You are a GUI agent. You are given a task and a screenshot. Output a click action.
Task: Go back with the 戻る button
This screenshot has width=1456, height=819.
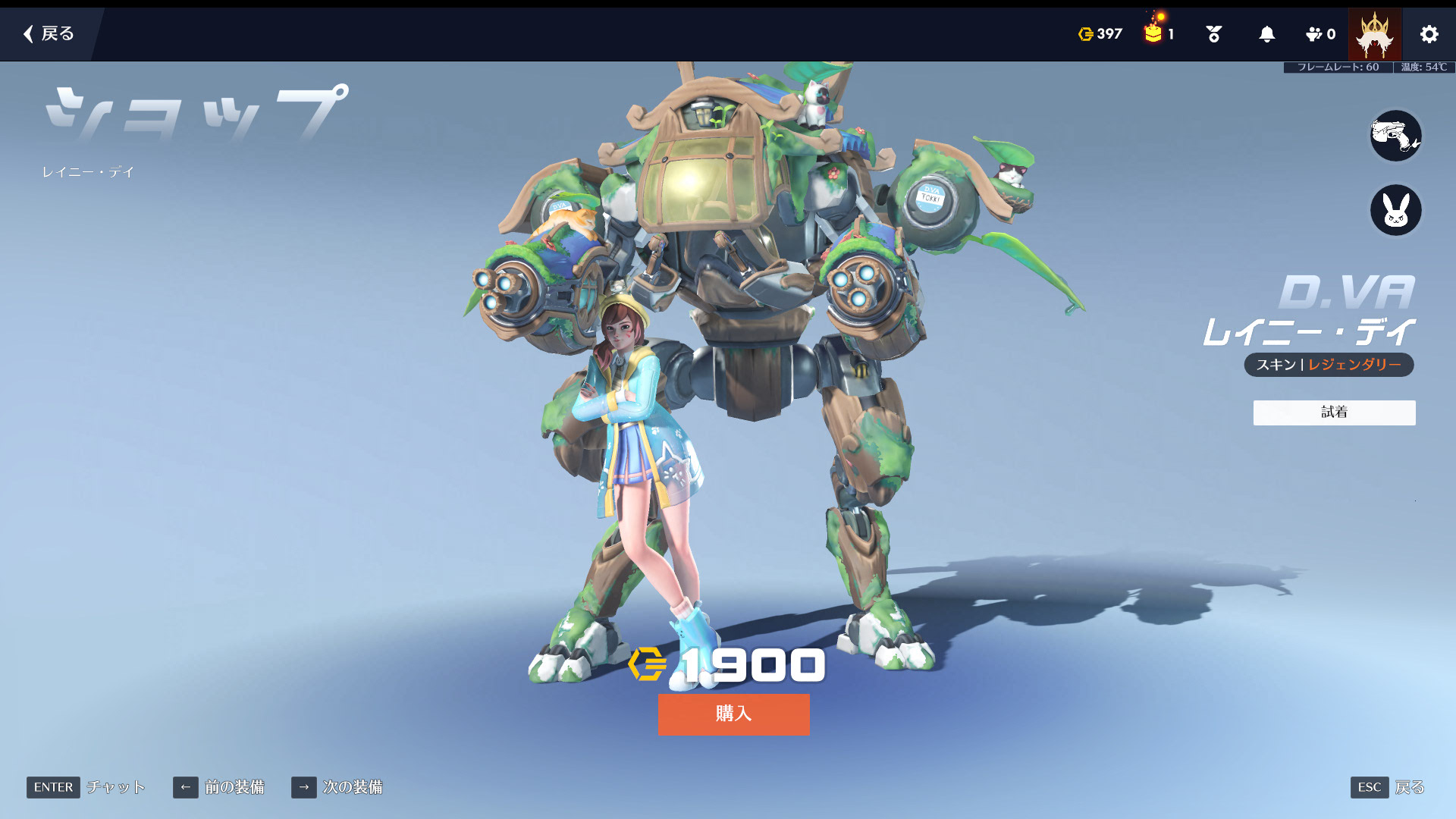(49, 33)
